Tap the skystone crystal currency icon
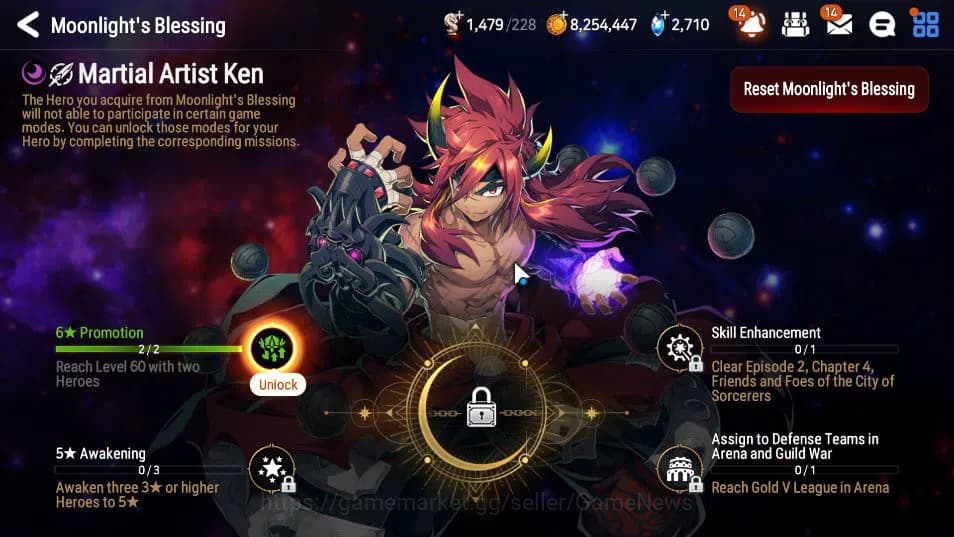This screenshot has height=537, width=954. [x=659, y=25]
